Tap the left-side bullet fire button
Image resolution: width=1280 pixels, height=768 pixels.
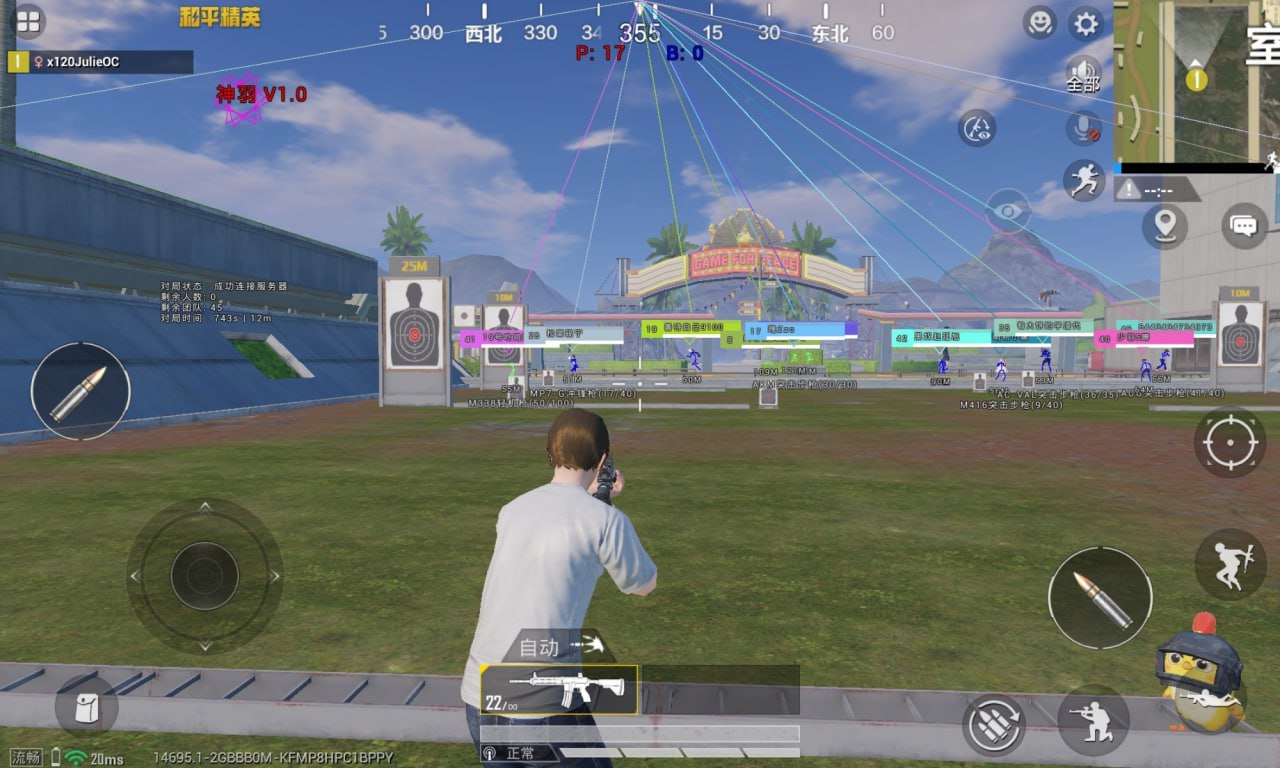click(x=80, y=391)
